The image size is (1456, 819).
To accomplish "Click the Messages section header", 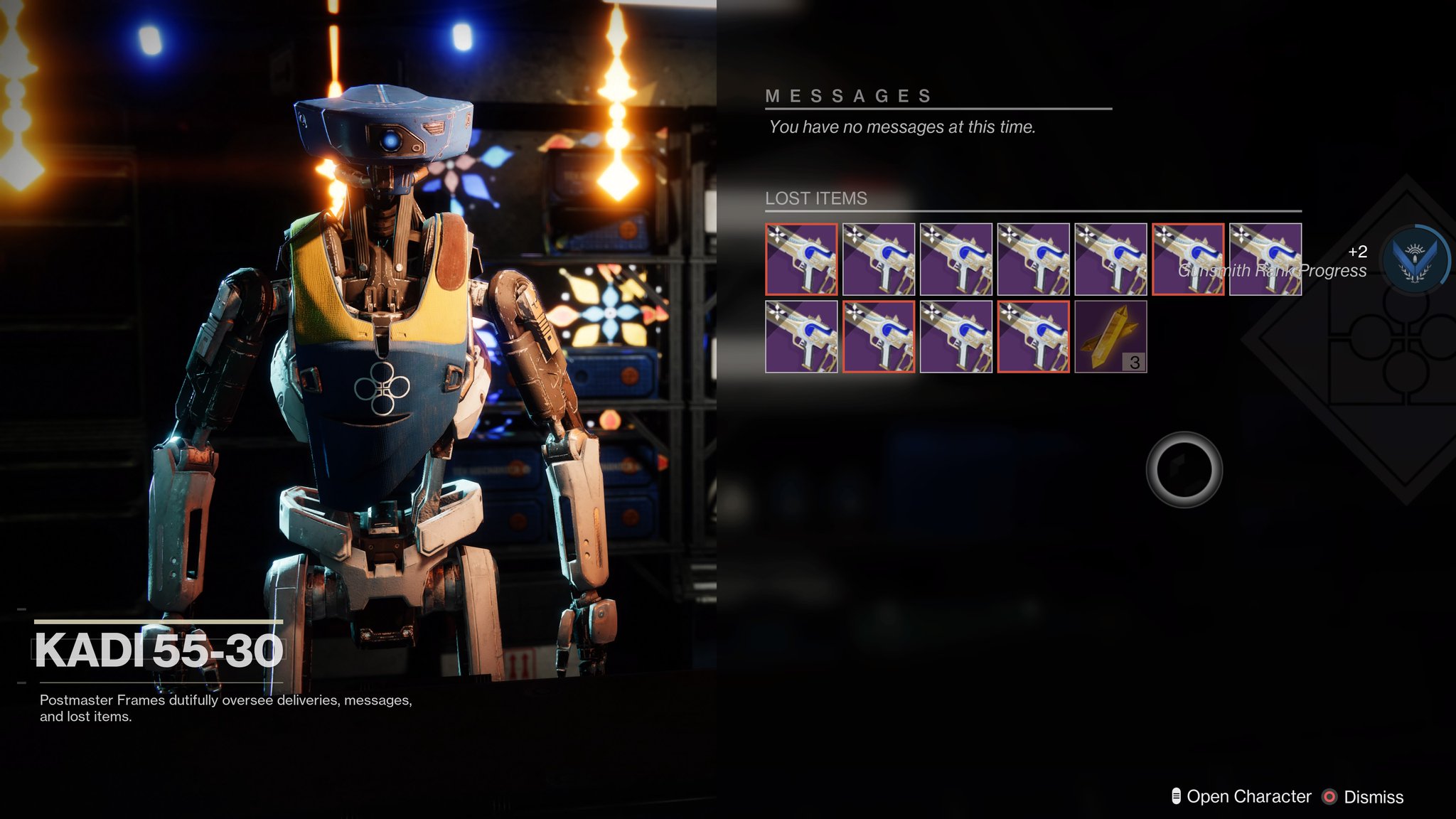I will (850, 95).
